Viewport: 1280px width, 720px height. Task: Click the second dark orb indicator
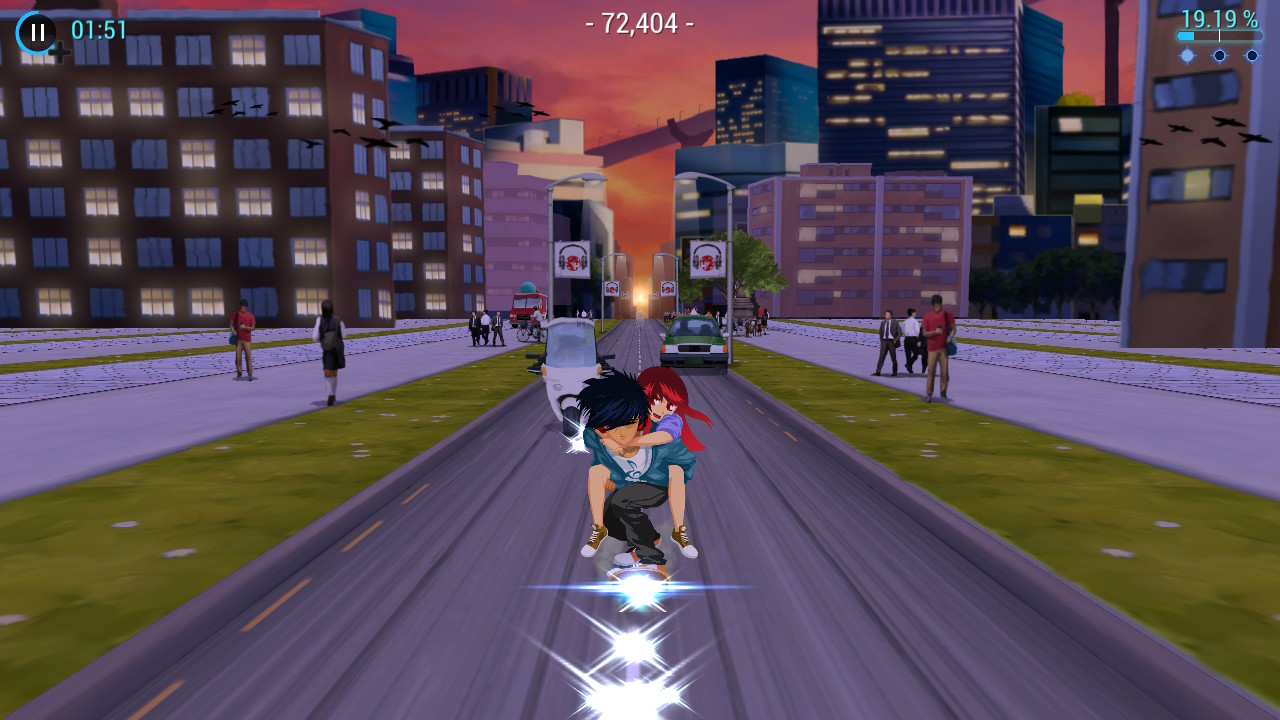(x=1220, y=54)
